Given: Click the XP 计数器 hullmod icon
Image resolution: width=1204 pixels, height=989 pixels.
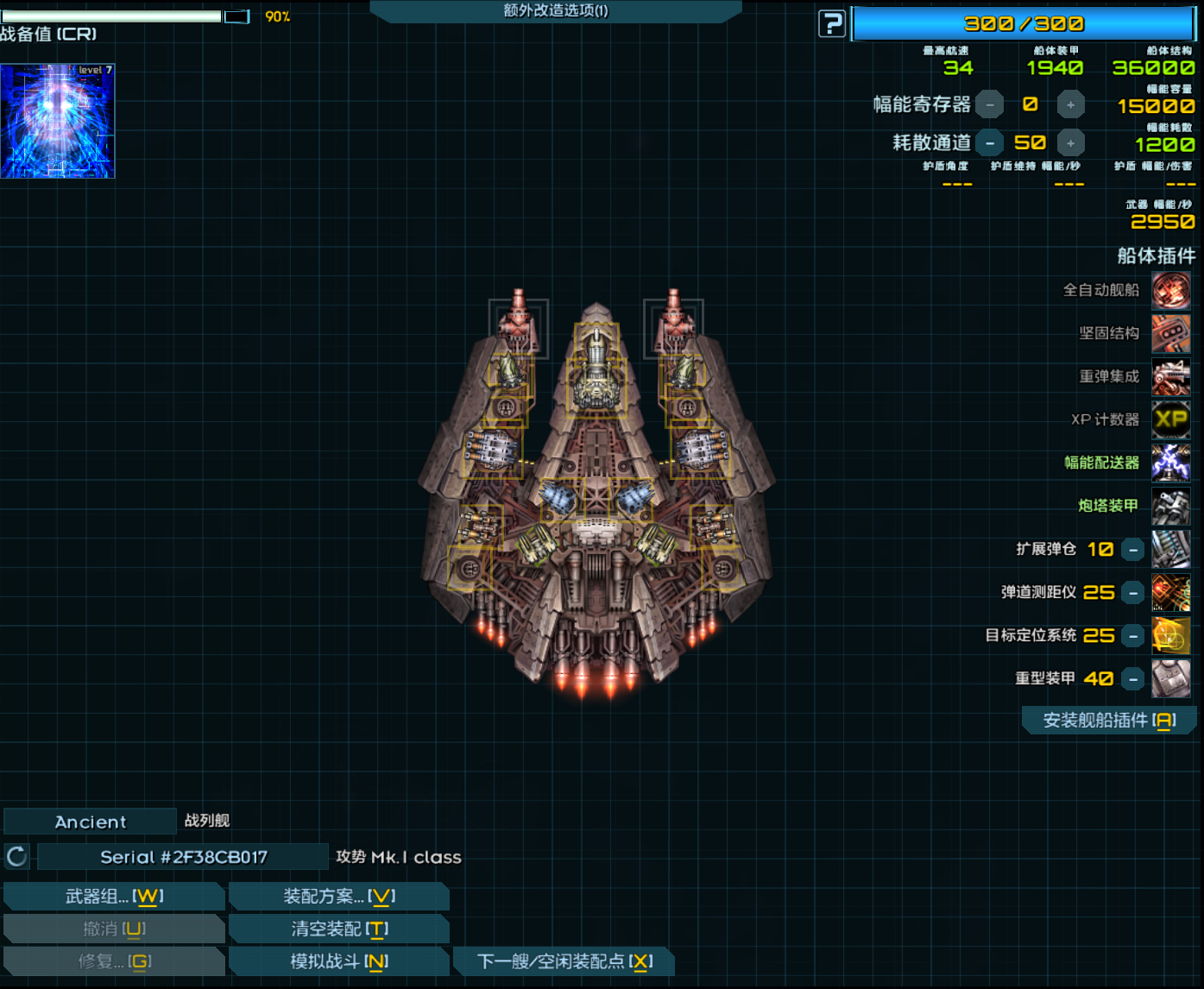Looking at the screenshot, I should point(1171,419).
